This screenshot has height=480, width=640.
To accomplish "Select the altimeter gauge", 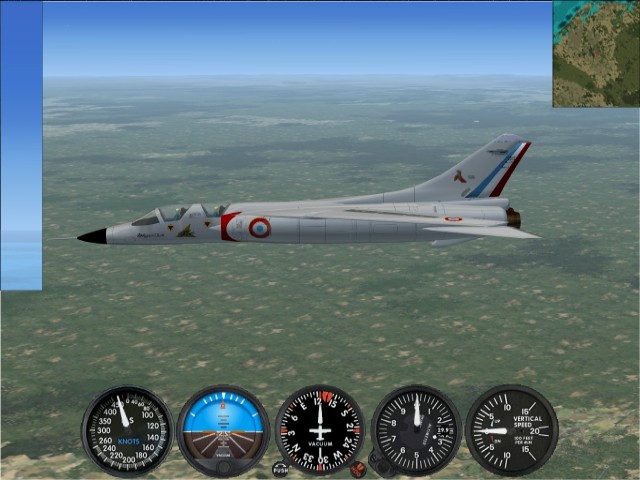I will (416, 430).
